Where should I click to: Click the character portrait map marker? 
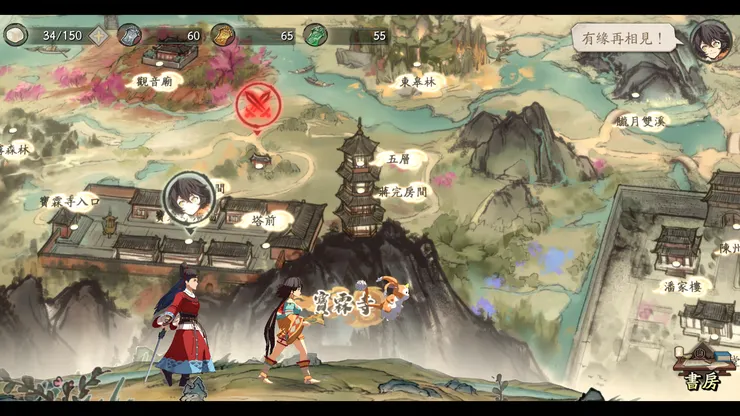pos(189,199)
